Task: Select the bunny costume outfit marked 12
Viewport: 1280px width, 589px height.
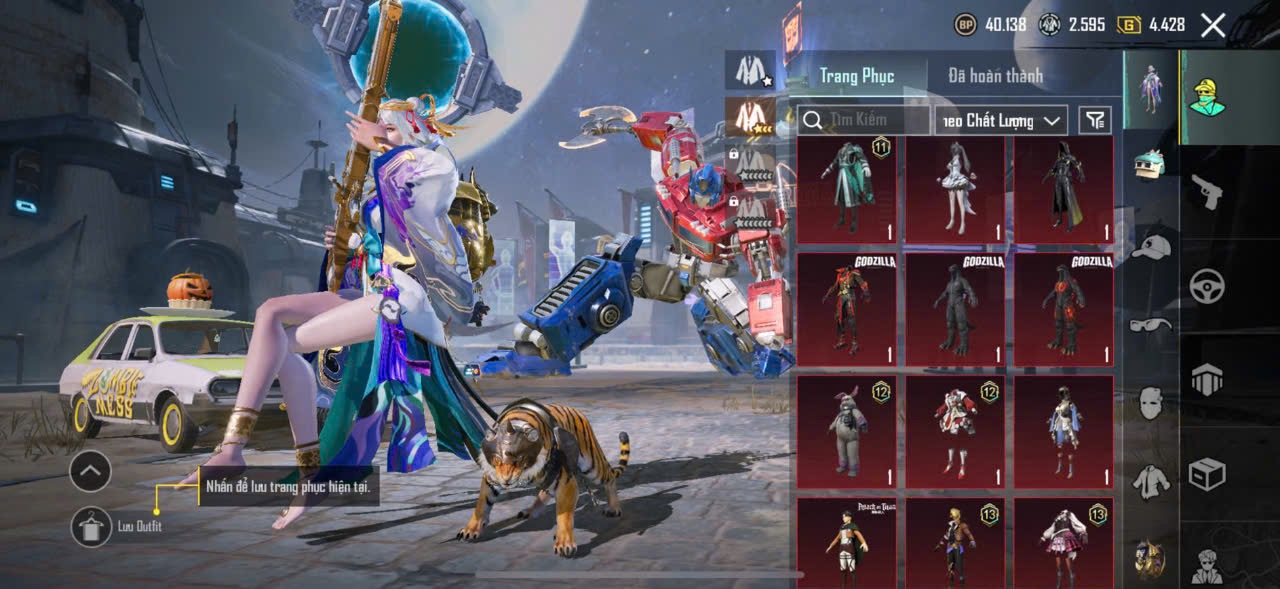Action: point(847,431)
